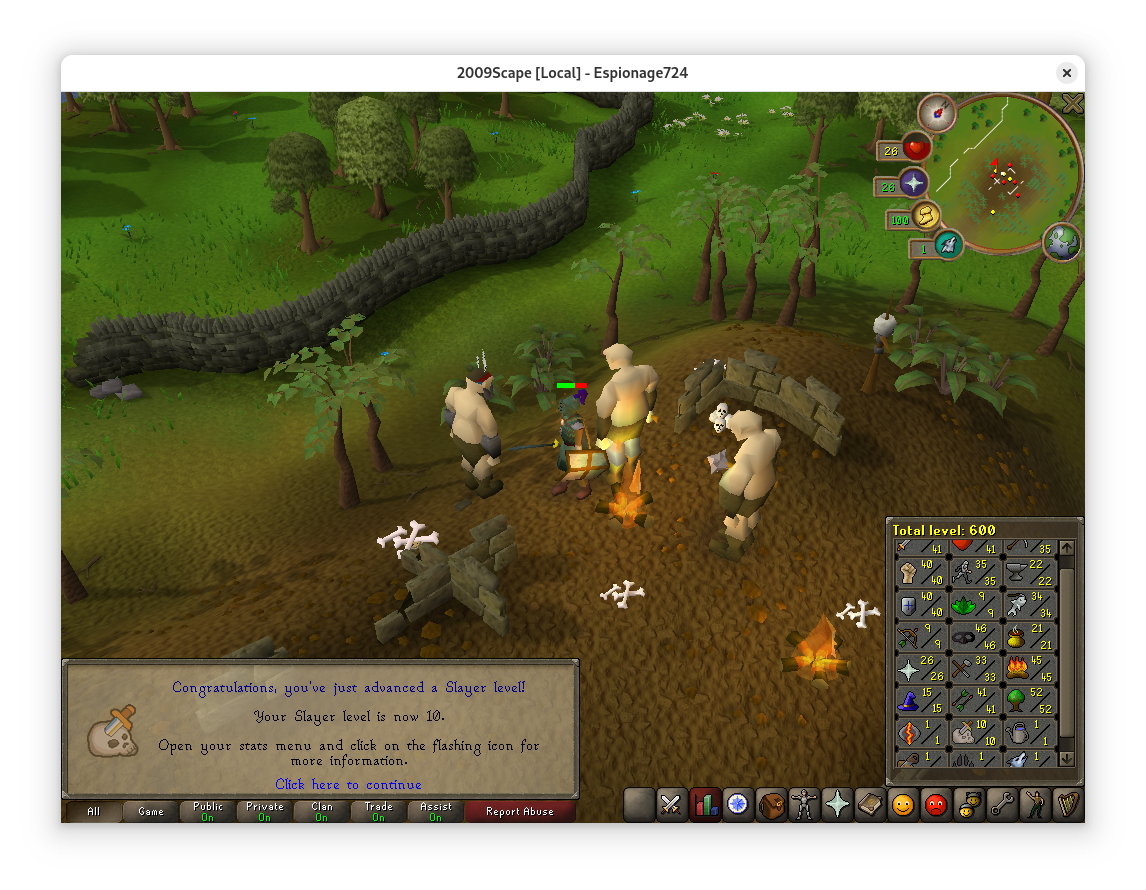Open the backpack inventory tab

tap(771, 804)
